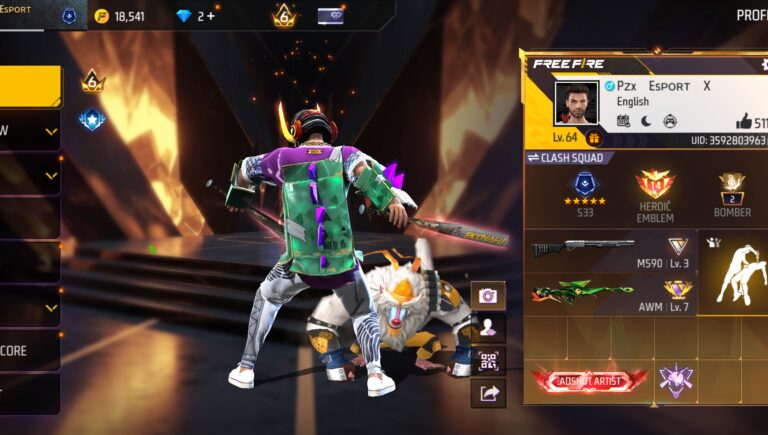Select the Bomber badge
Image resolution: width=768 pixels, height=435 pixels.
click(x=733, y=190)
